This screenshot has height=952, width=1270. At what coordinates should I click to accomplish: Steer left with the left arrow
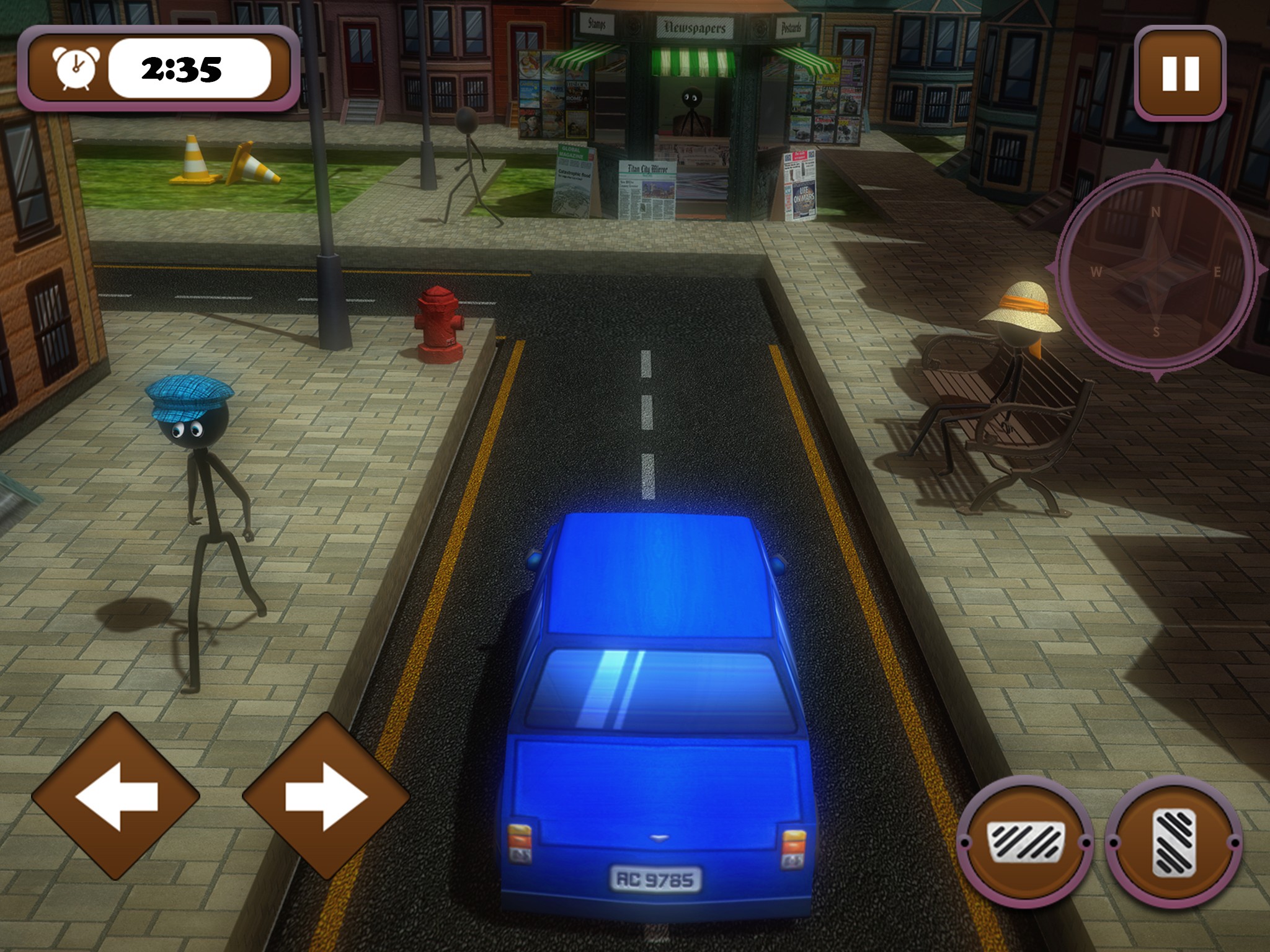116,796
